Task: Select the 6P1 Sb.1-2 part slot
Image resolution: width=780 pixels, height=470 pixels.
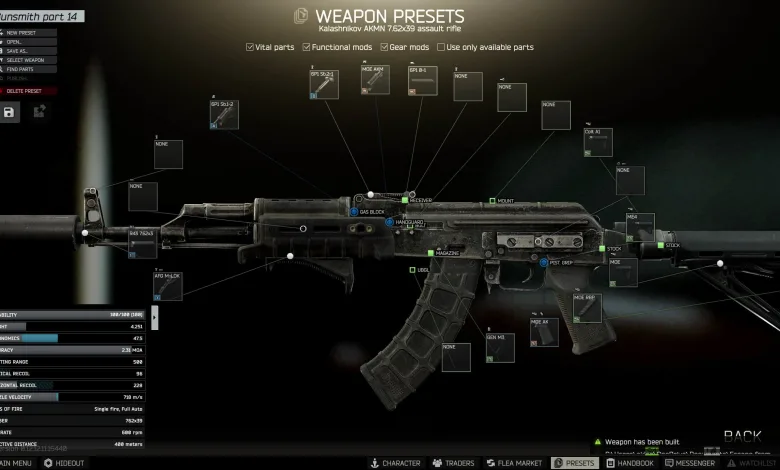Action: pyautogui.click(x=224, y=114)
